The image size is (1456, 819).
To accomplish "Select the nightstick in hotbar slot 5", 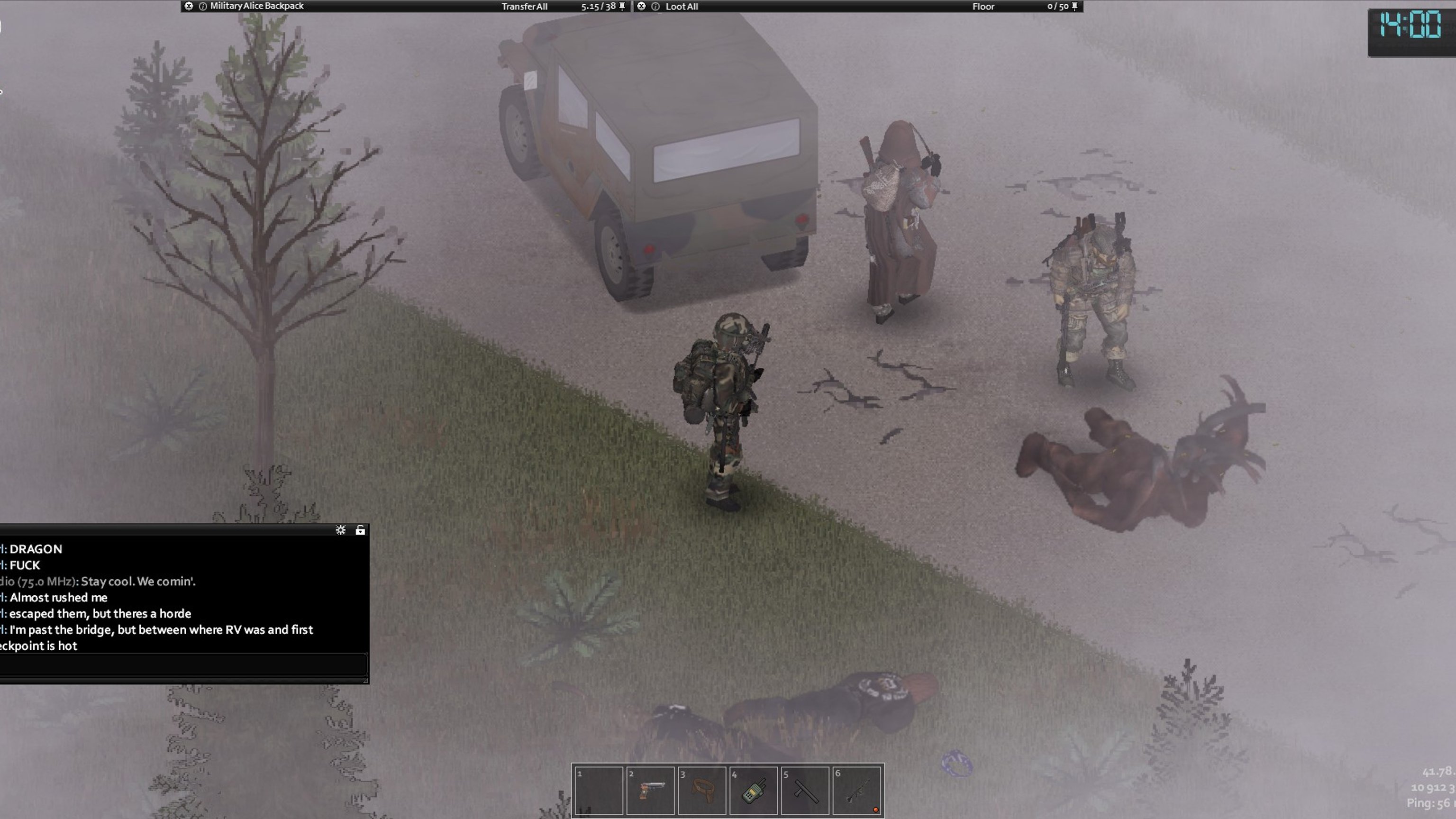I will (x=805, y=790).
